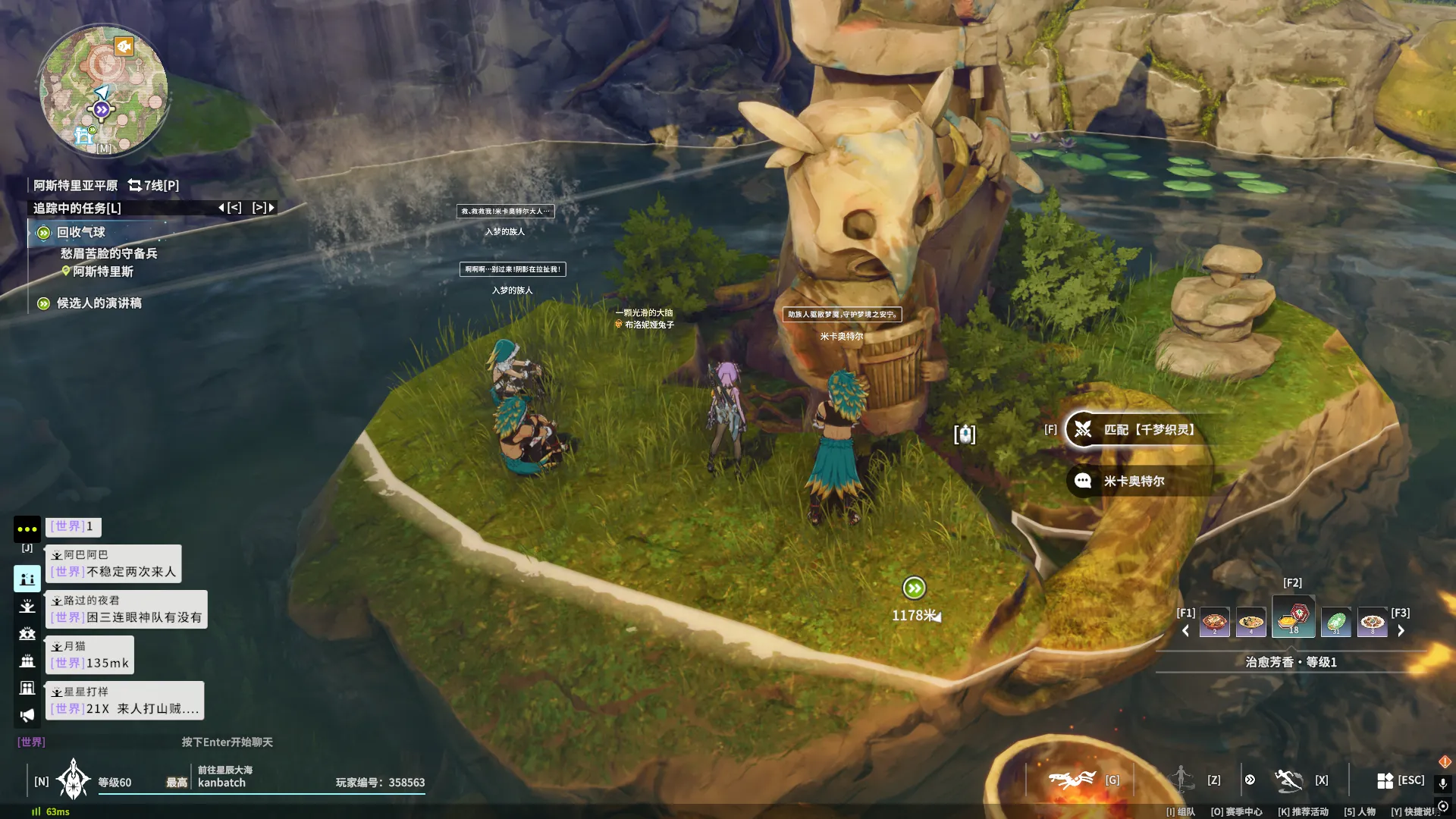Talk to 米卡奥特尔 via dialogue option

[x=1134, y=482]
